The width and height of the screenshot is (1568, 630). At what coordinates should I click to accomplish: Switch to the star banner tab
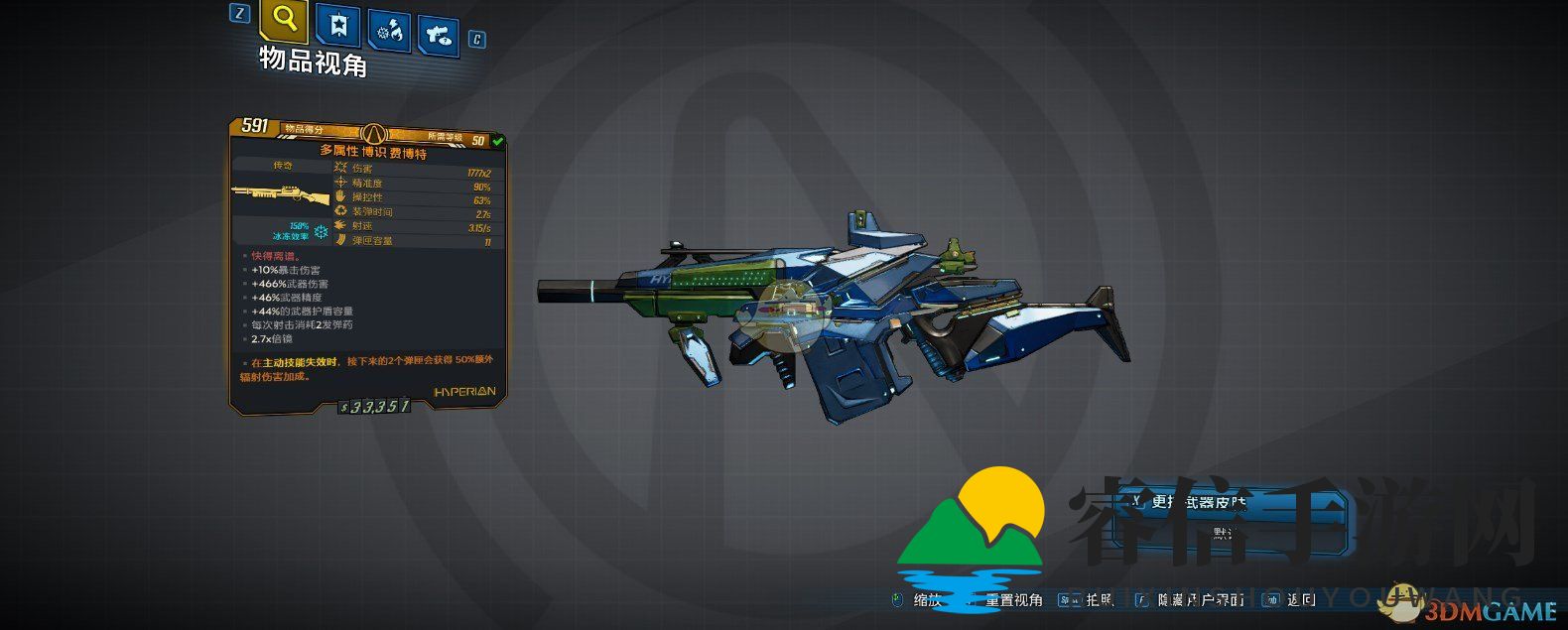click(x=337, y=27)
